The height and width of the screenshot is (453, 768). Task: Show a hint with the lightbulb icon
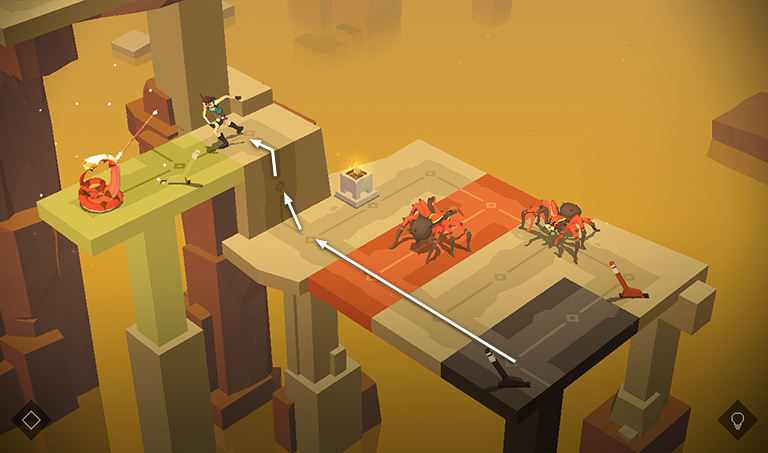tap(737, 419)
